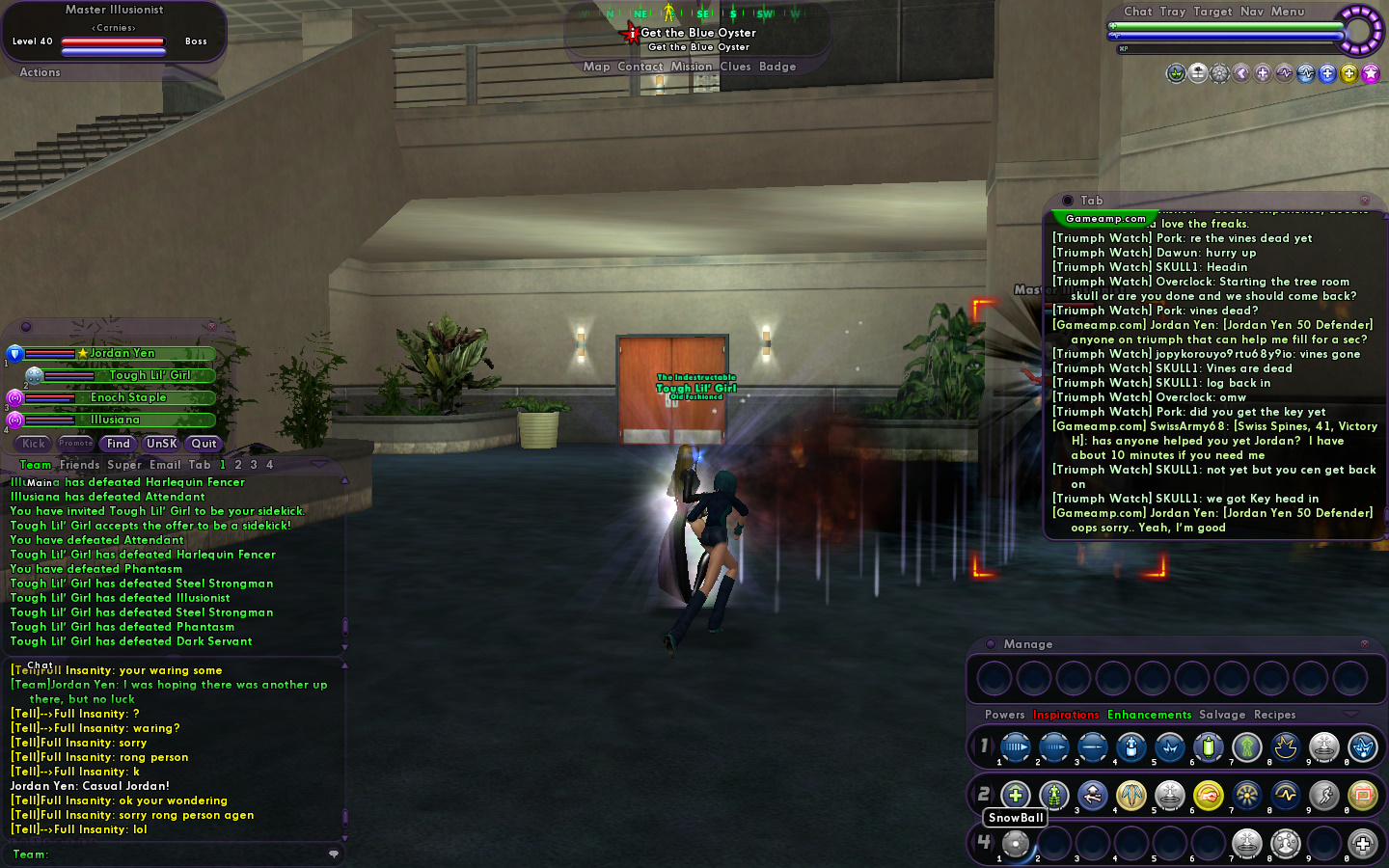The image size is (1389, 868).
Task: Open Actions for Master Illusionist target
Action: tap(40, 72)
